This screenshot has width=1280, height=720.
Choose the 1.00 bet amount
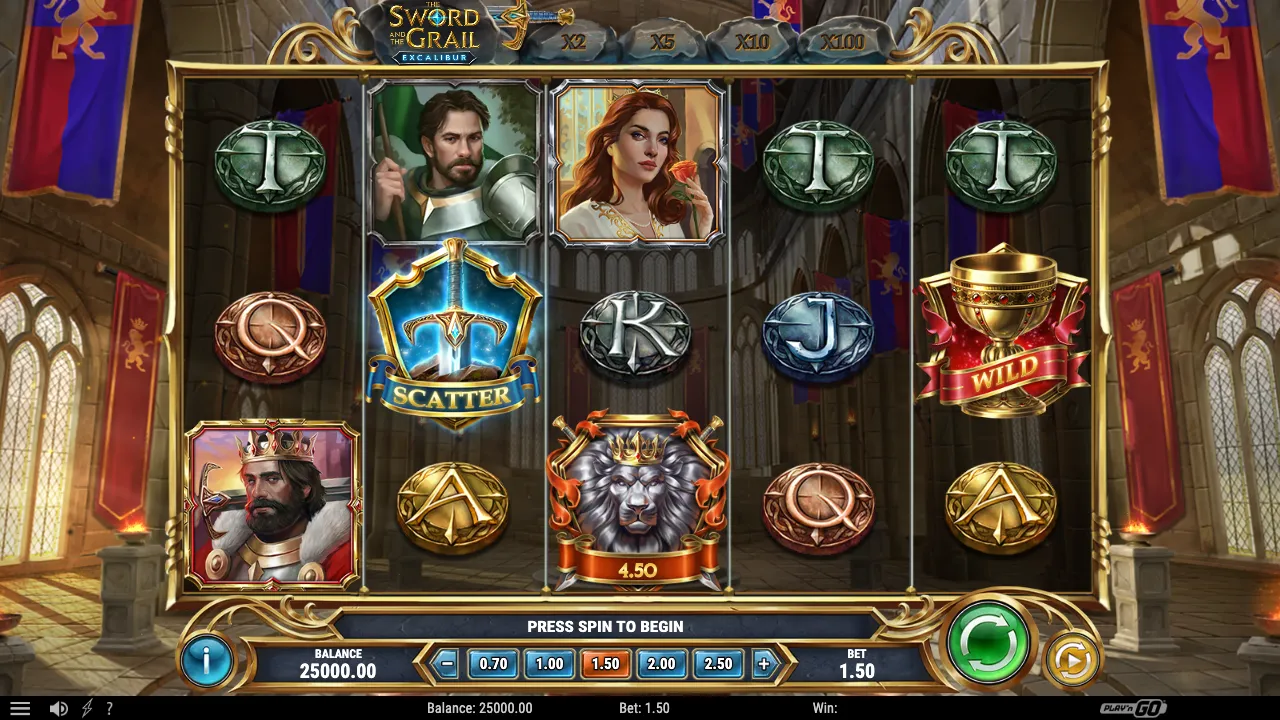pyautogui.click(x=549, y=663)
